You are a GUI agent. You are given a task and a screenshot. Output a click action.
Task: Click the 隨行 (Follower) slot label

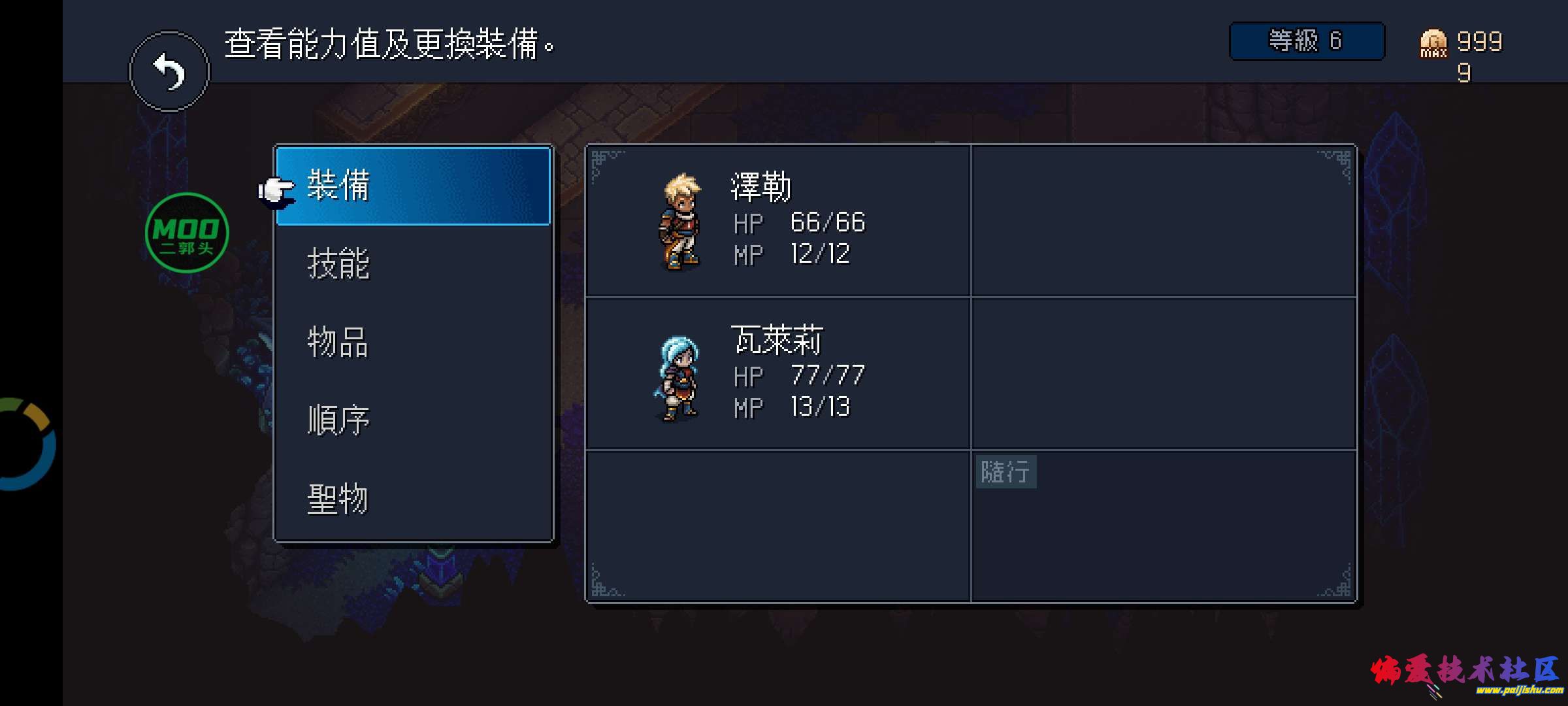coord(1006,473)
